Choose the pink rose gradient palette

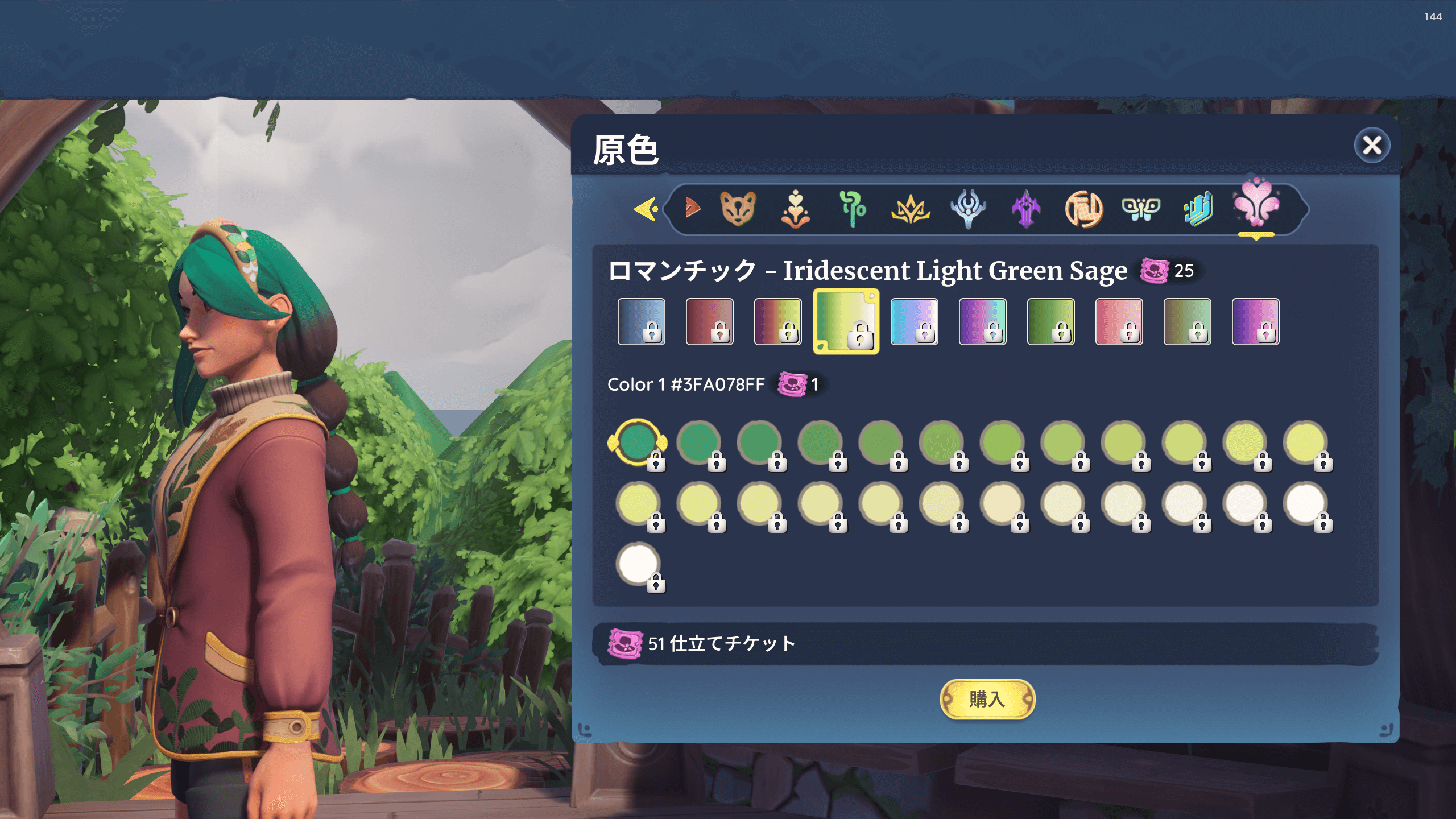tap(1119, 321)
